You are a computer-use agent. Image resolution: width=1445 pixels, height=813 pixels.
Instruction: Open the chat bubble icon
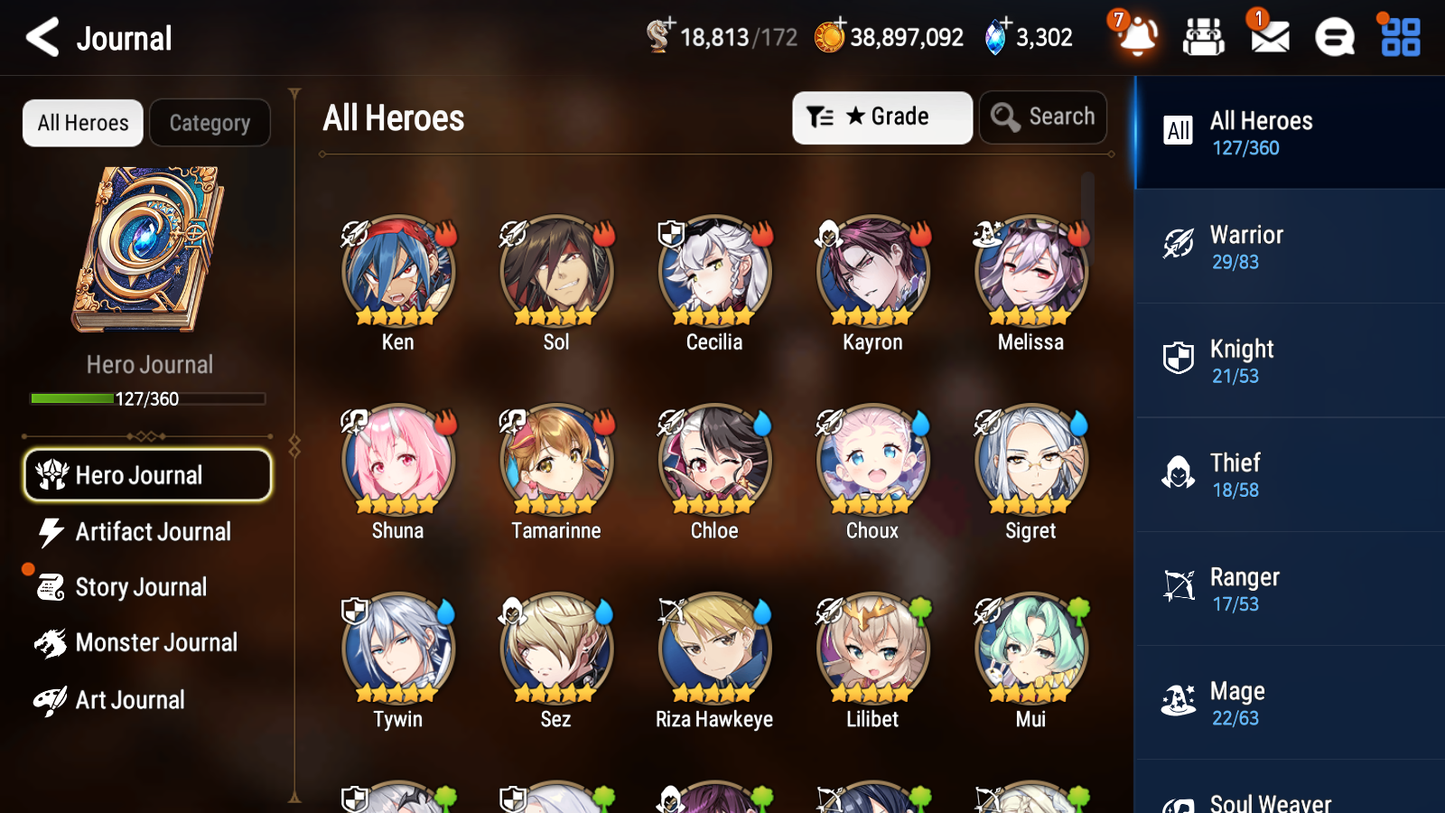1334,36
